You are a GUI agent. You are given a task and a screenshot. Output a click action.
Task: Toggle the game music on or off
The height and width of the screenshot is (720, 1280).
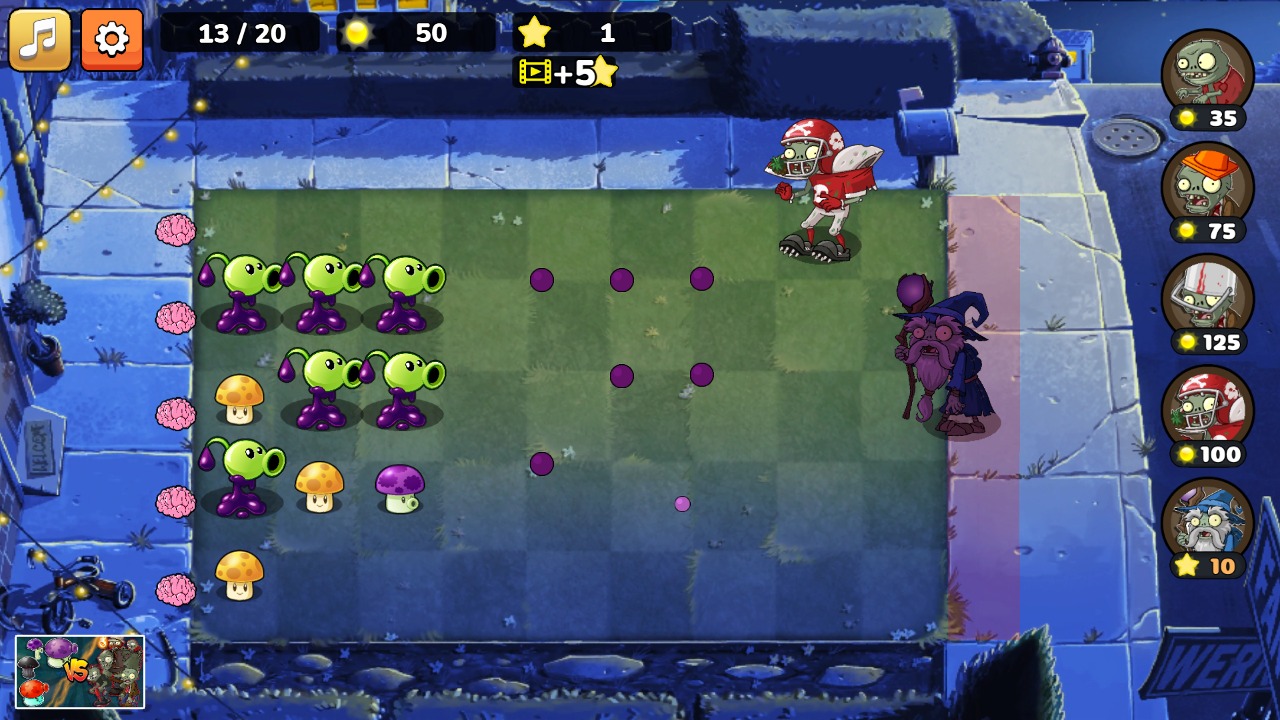(40, 41)
